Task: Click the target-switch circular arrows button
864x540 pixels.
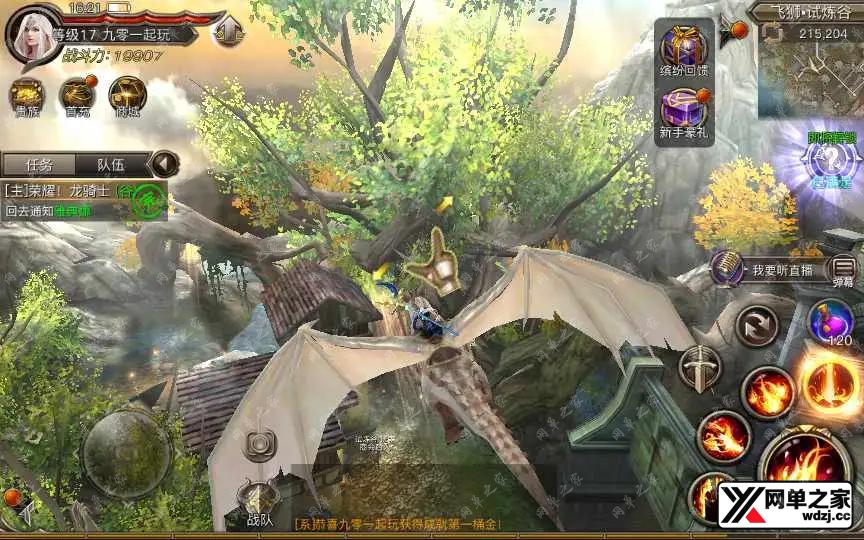Action: pyautogui.click(x=756, y=325)
